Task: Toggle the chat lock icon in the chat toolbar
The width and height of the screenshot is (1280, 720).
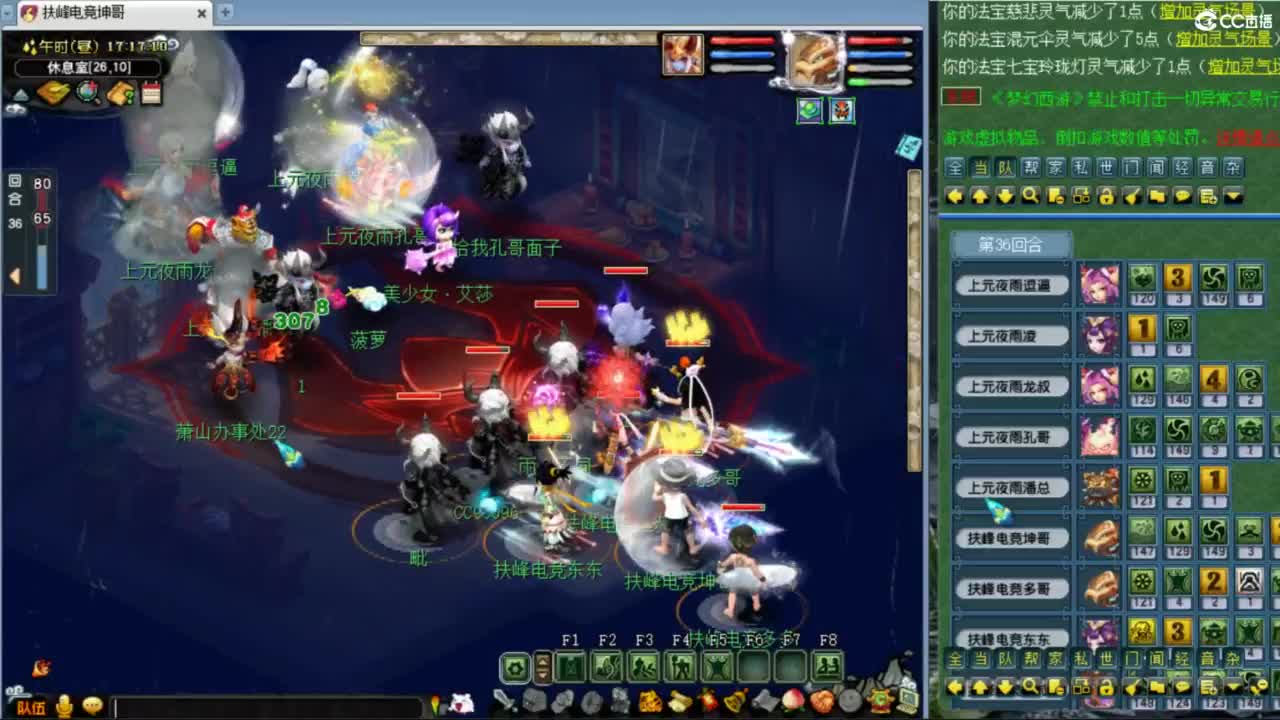Action: [1105, 196]
